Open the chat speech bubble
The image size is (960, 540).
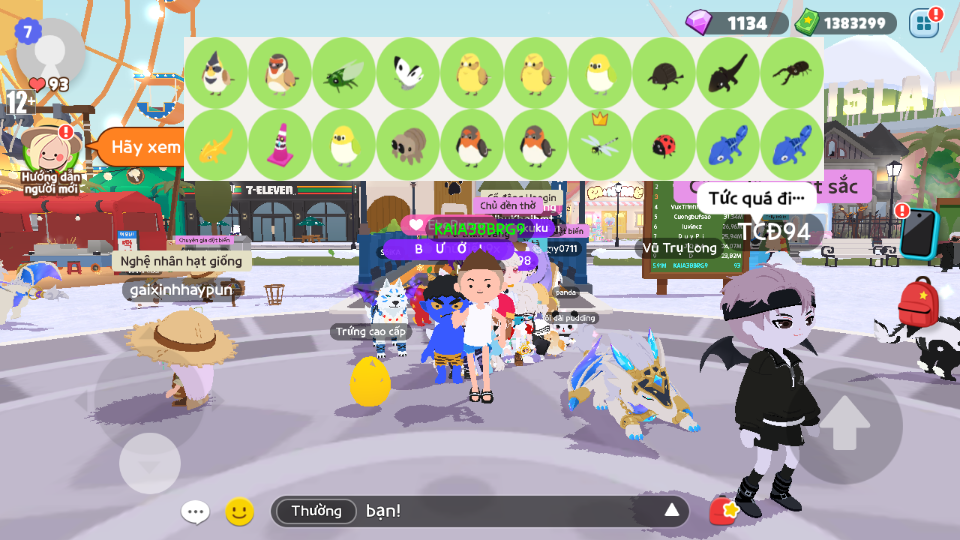(x=195, y=512)
